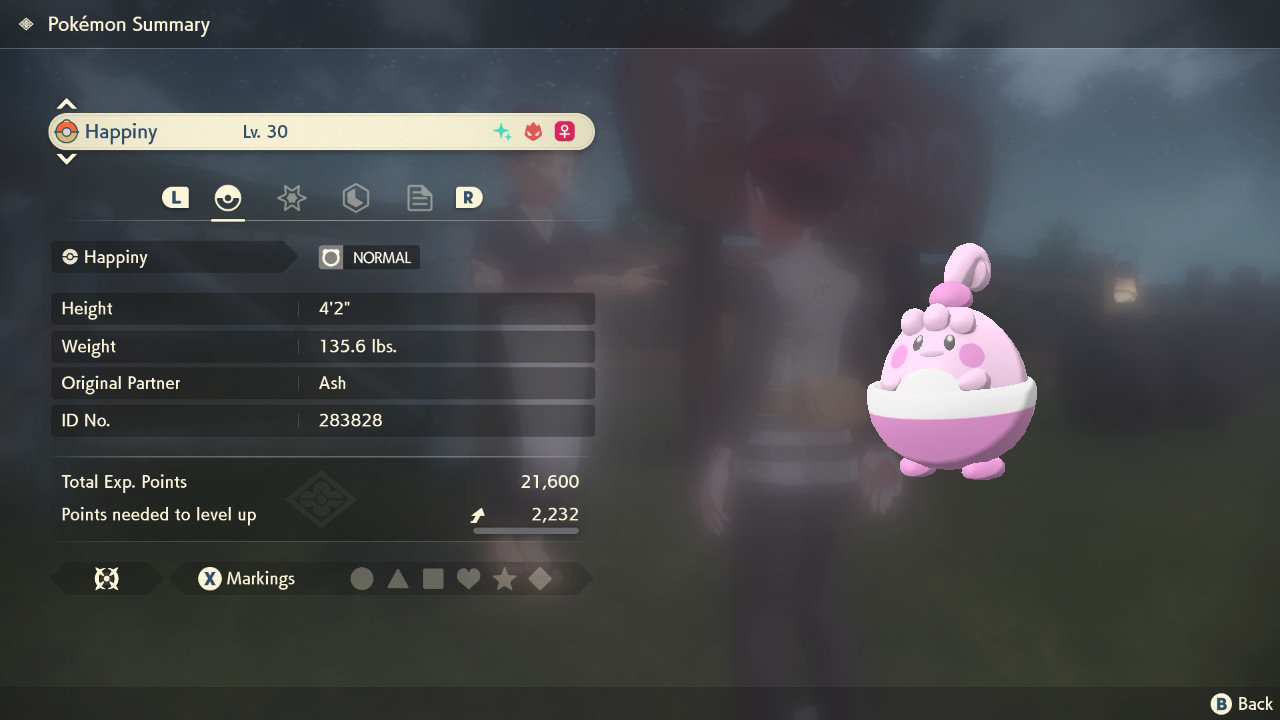
Task: Click the down arrow below the nameplate
Action: 66,158
